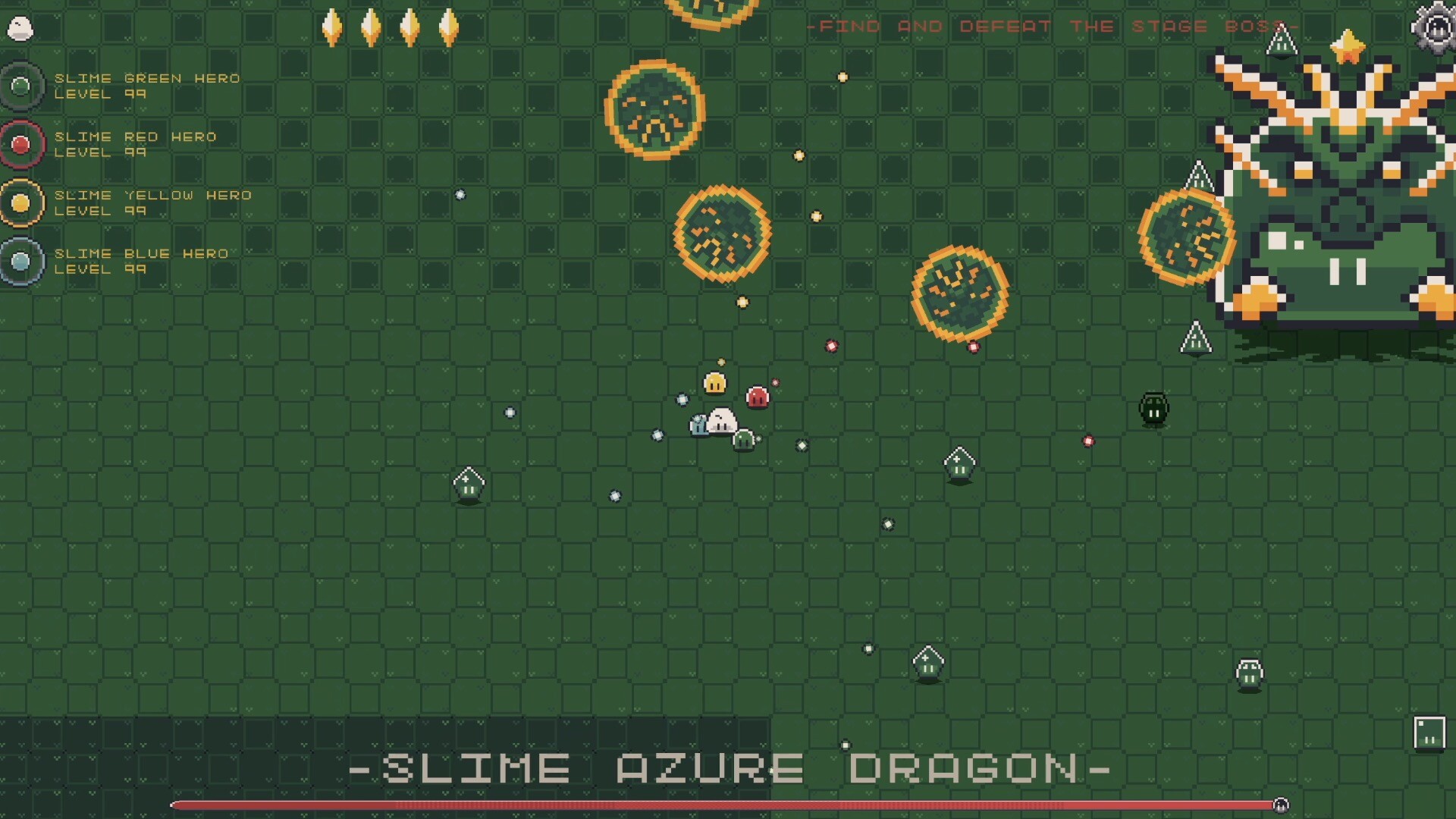Select the Slime Green Hero portrait
Image resolution: width=1456 pixels, height=819 pixels.
[21, 85]
